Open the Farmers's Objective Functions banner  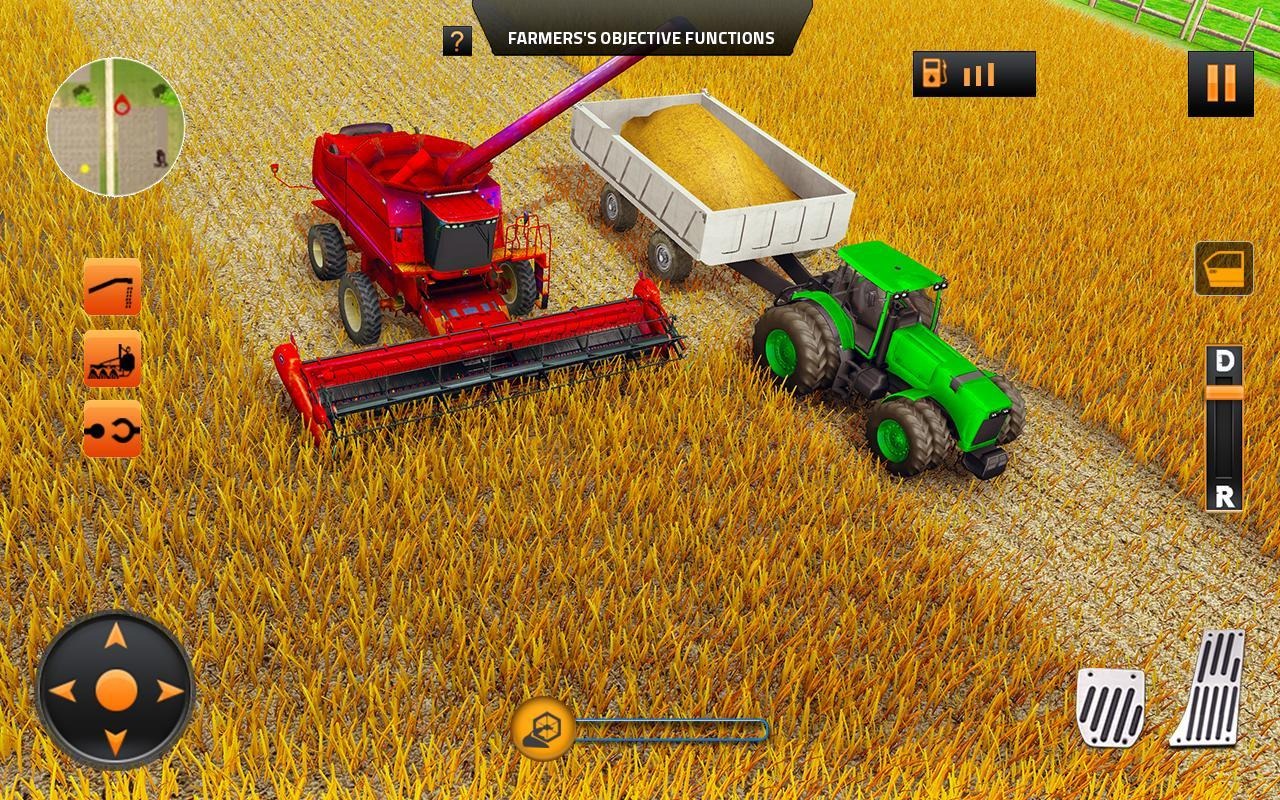[641, 38]
